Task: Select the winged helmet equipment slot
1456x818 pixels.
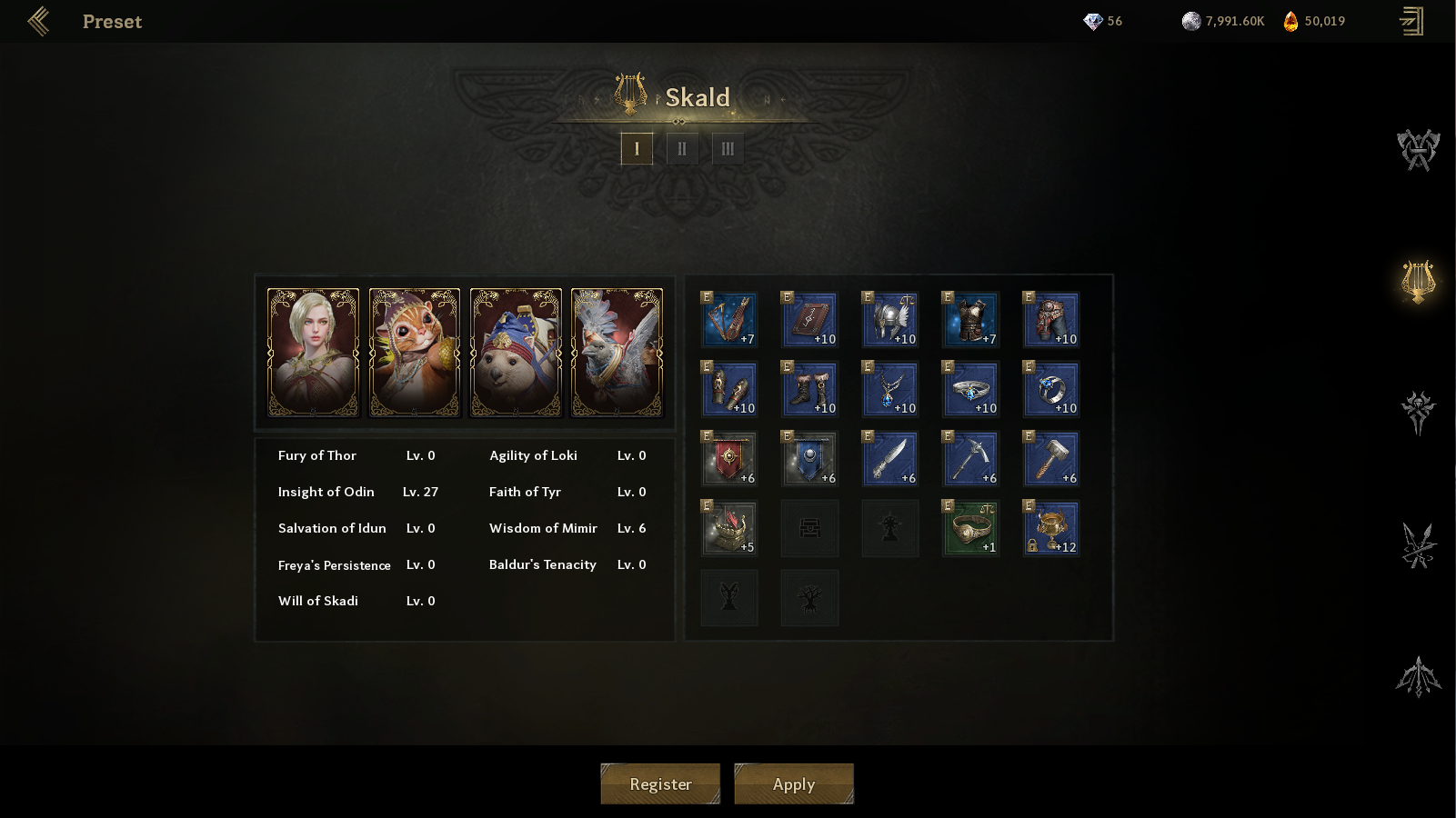Action: (890, 320)
